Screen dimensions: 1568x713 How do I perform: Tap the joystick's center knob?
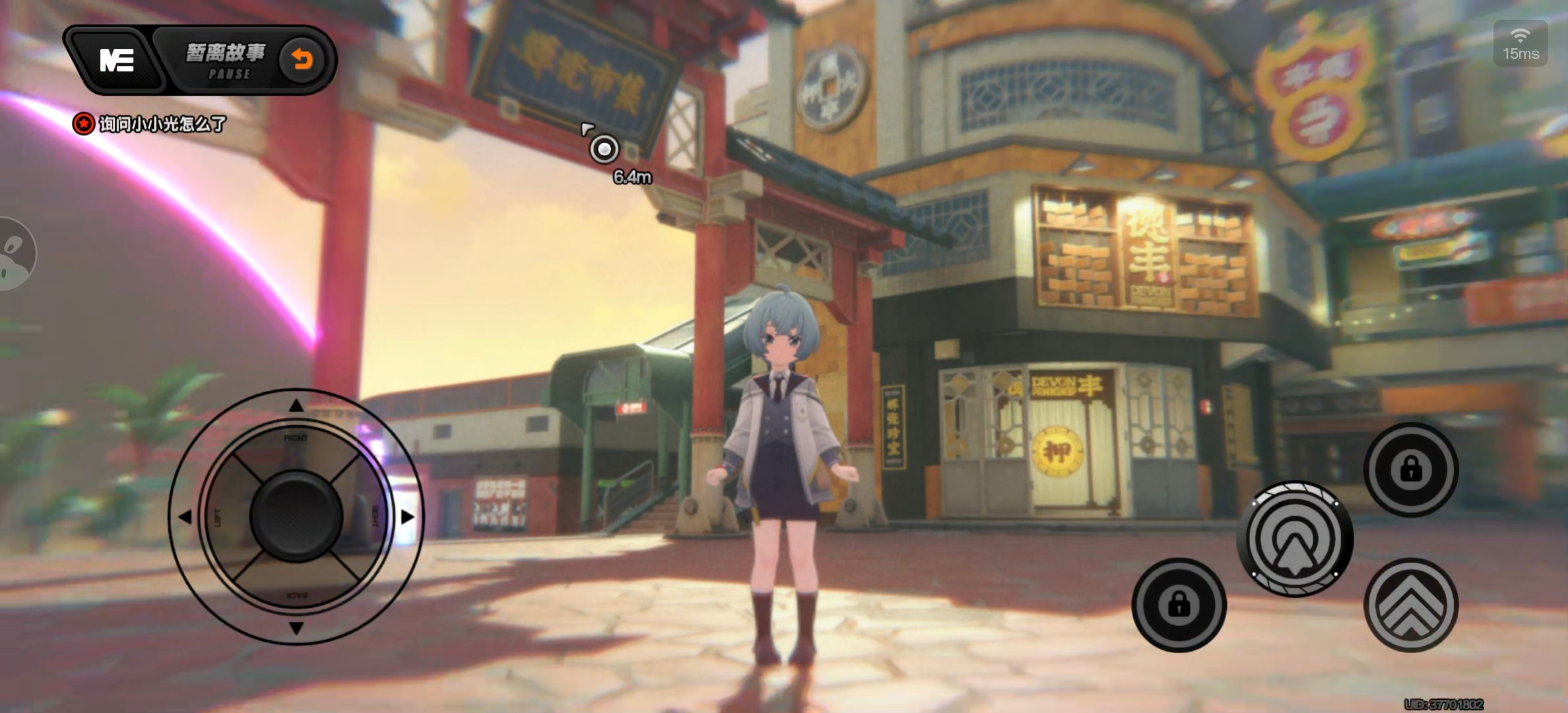click(x=296, y=516)
